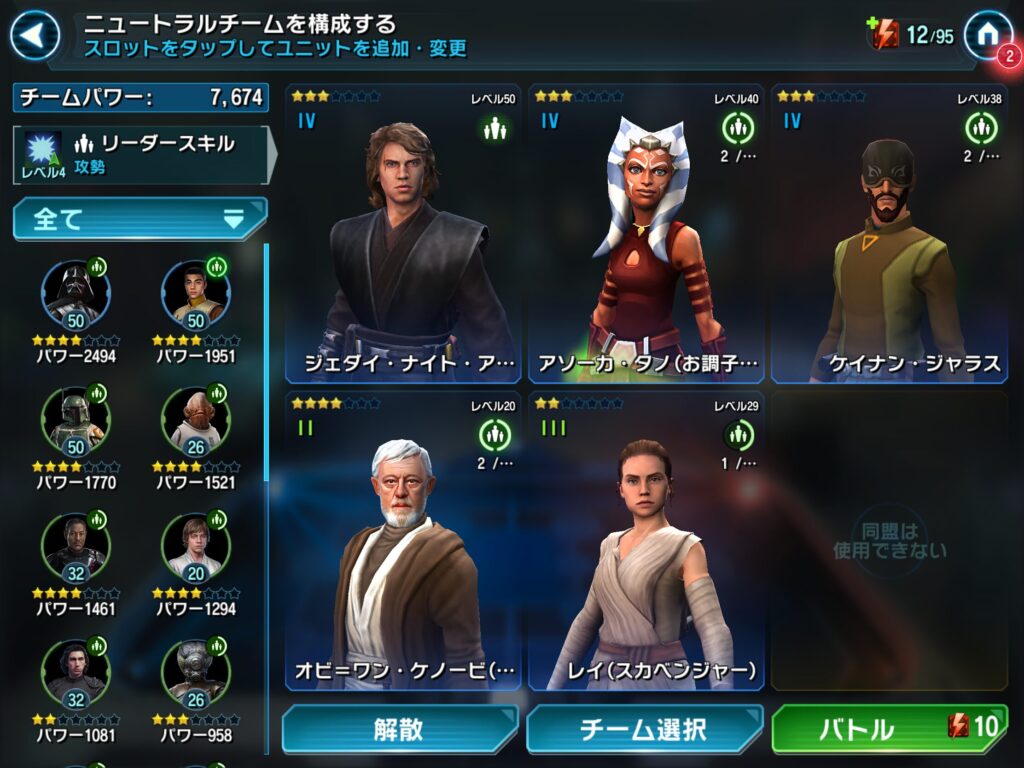Select Boba Fett unit with power 1770
This screenshot has height=768, width=1024.
click(x=76, y=420)
